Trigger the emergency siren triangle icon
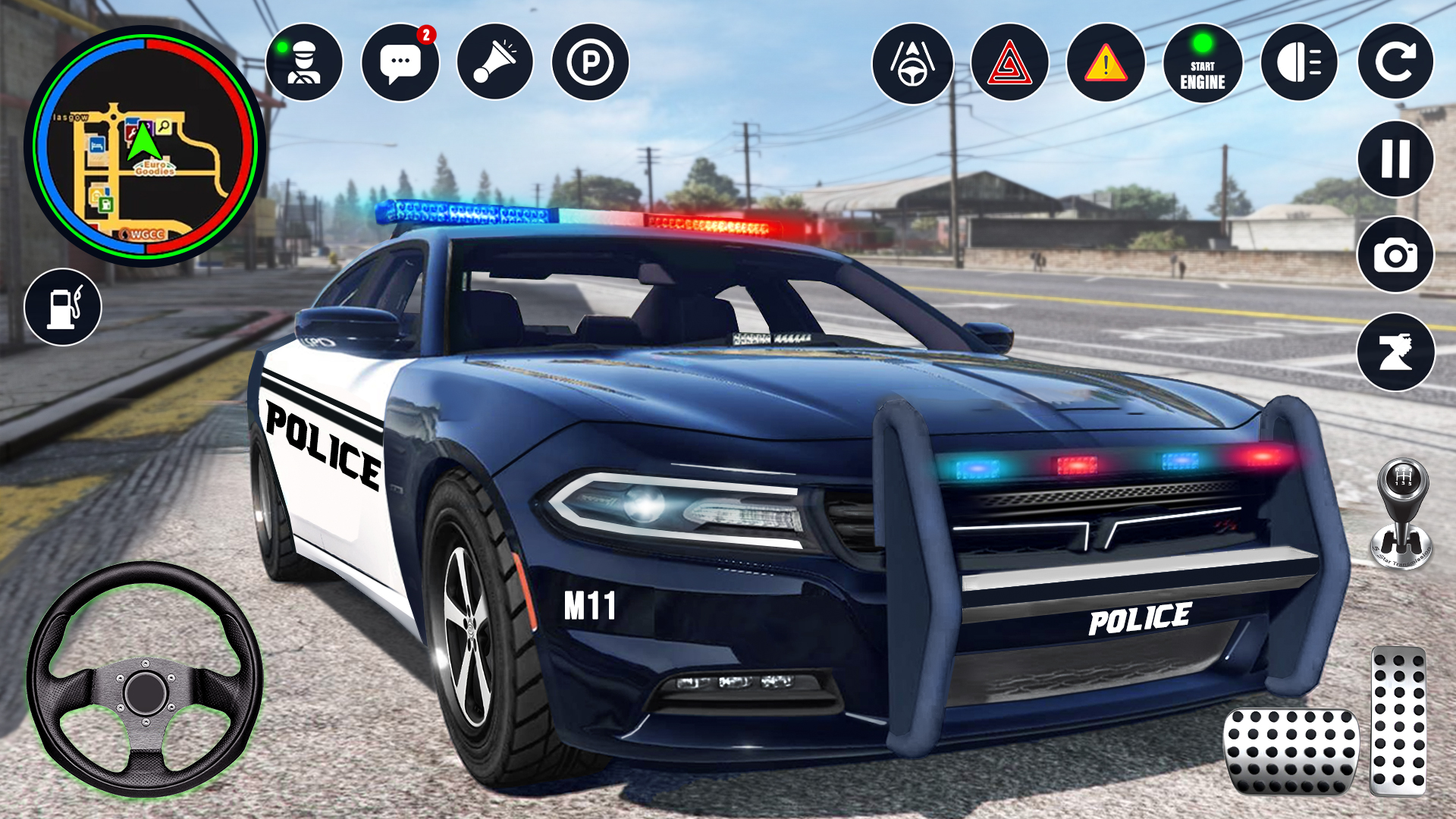The image size is (1456, 819). [x=1009, y=62]
